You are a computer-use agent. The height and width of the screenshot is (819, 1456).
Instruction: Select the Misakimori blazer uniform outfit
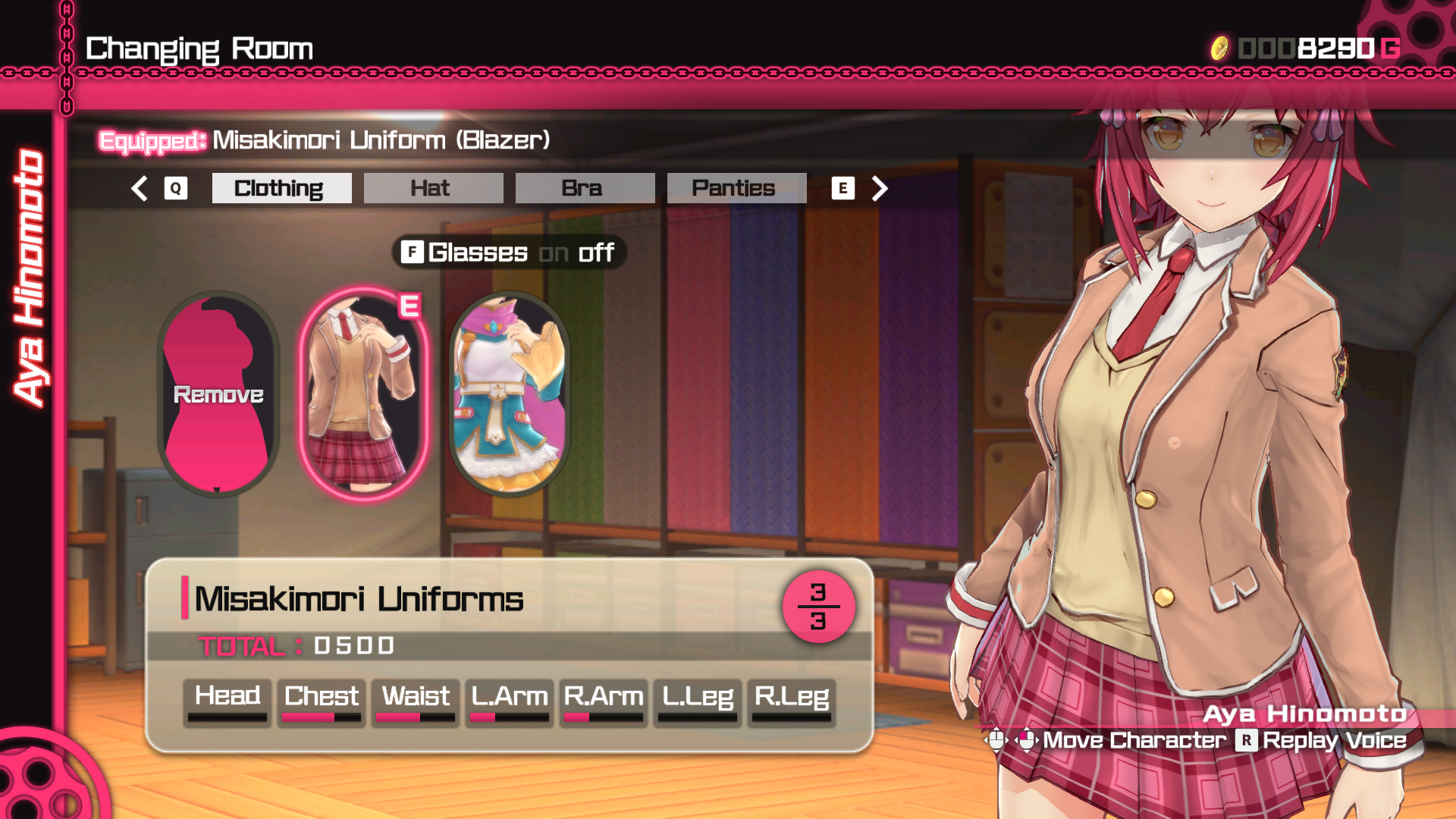tap(364, 394)
